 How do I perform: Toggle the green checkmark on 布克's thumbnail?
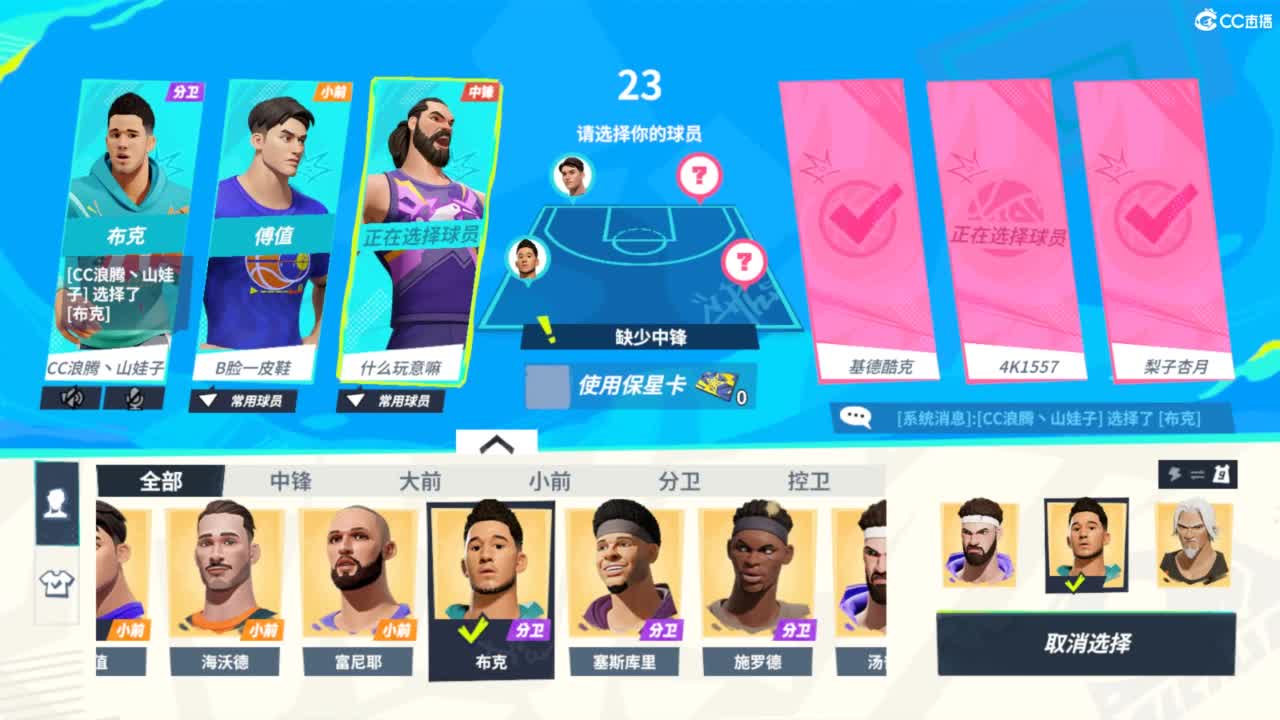(474, 629)
